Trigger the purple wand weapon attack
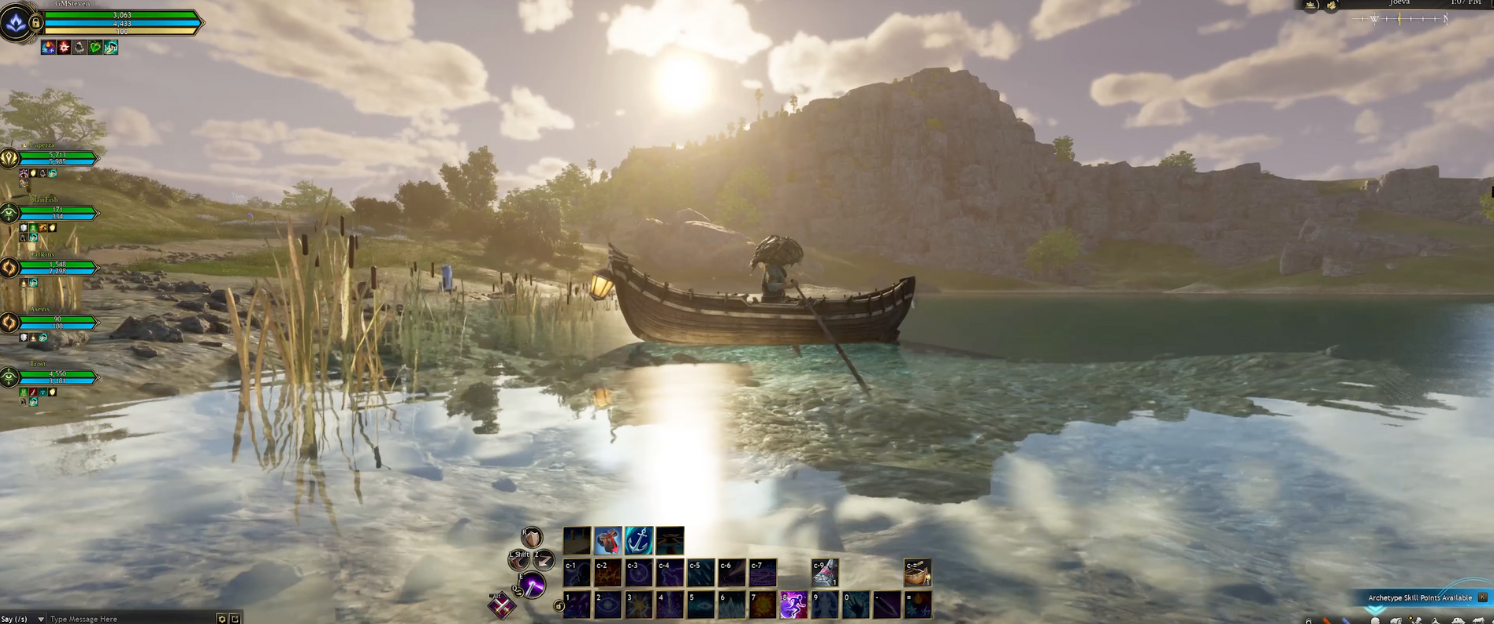 click(x=533, y=585)
